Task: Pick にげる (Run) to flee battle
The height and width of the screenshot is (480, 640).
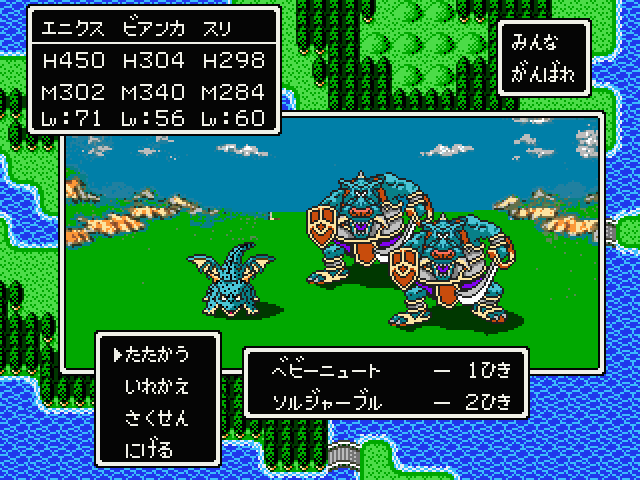Action: [x=150, y=449]
